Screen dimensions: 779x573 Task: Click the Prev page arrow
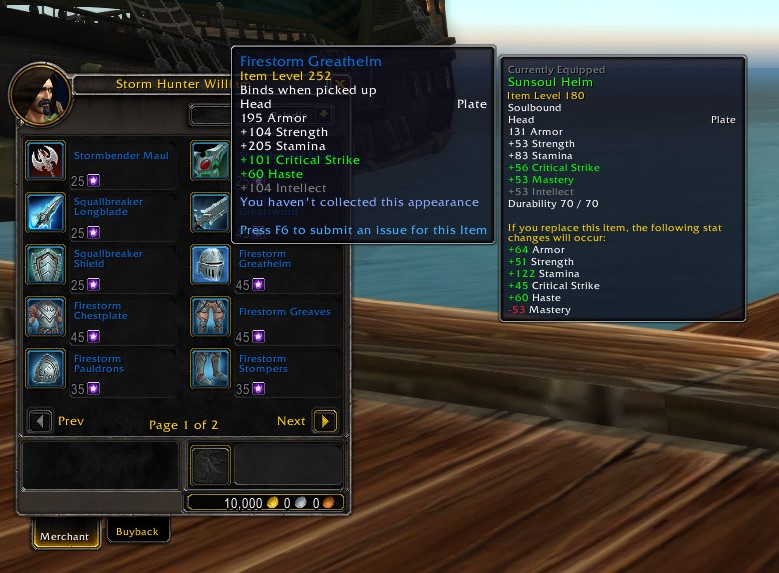pos(40,421)
